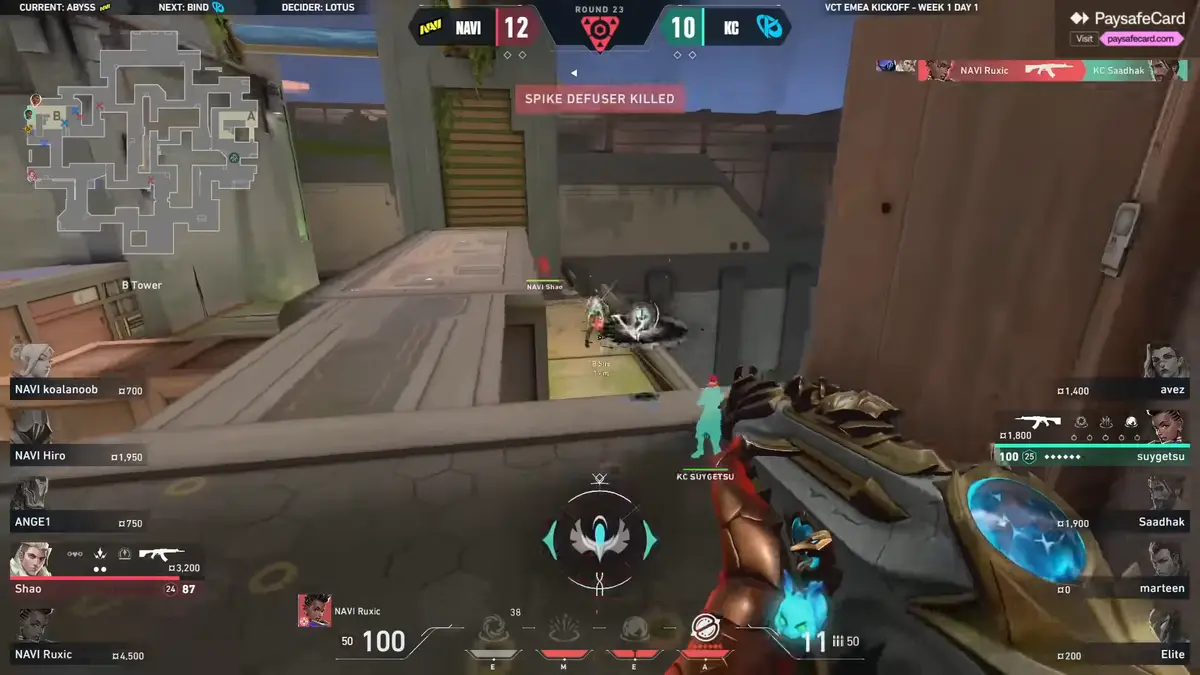
Task: Select NAVI Ruxic in the left roster
Action: 75,654
